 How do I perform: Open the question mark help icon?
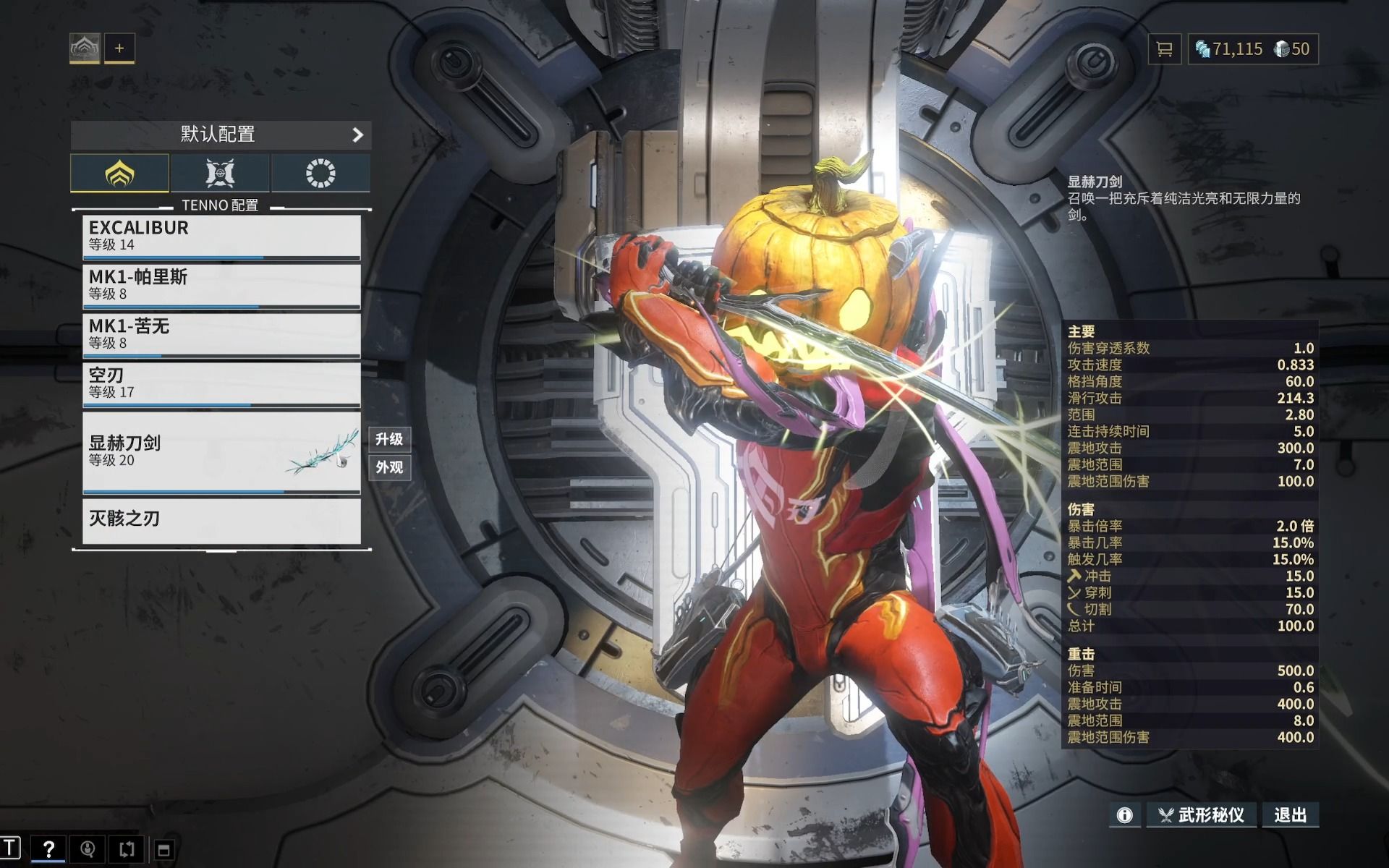48,848
